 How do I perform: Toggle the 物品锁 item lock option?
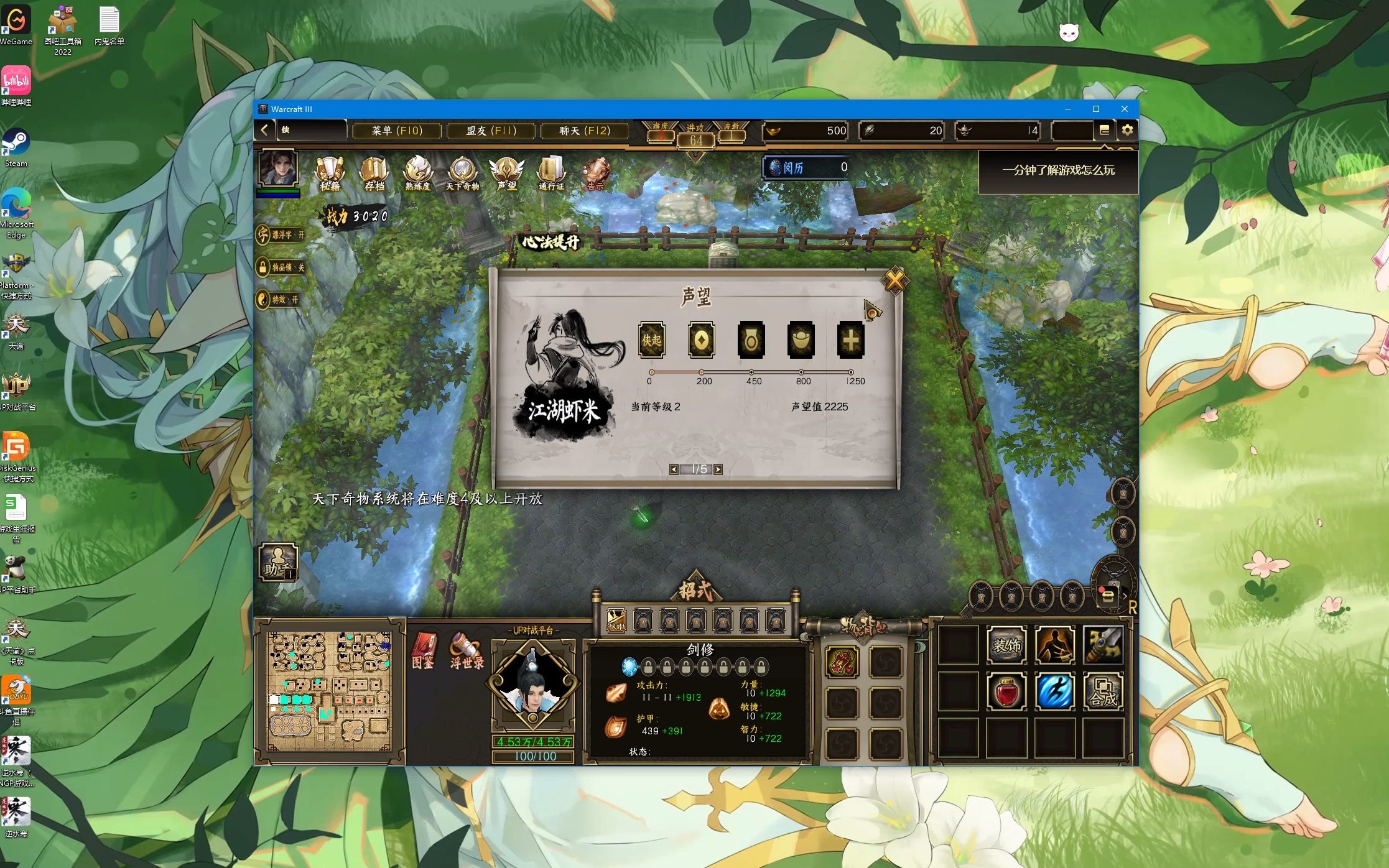[282, 267]
